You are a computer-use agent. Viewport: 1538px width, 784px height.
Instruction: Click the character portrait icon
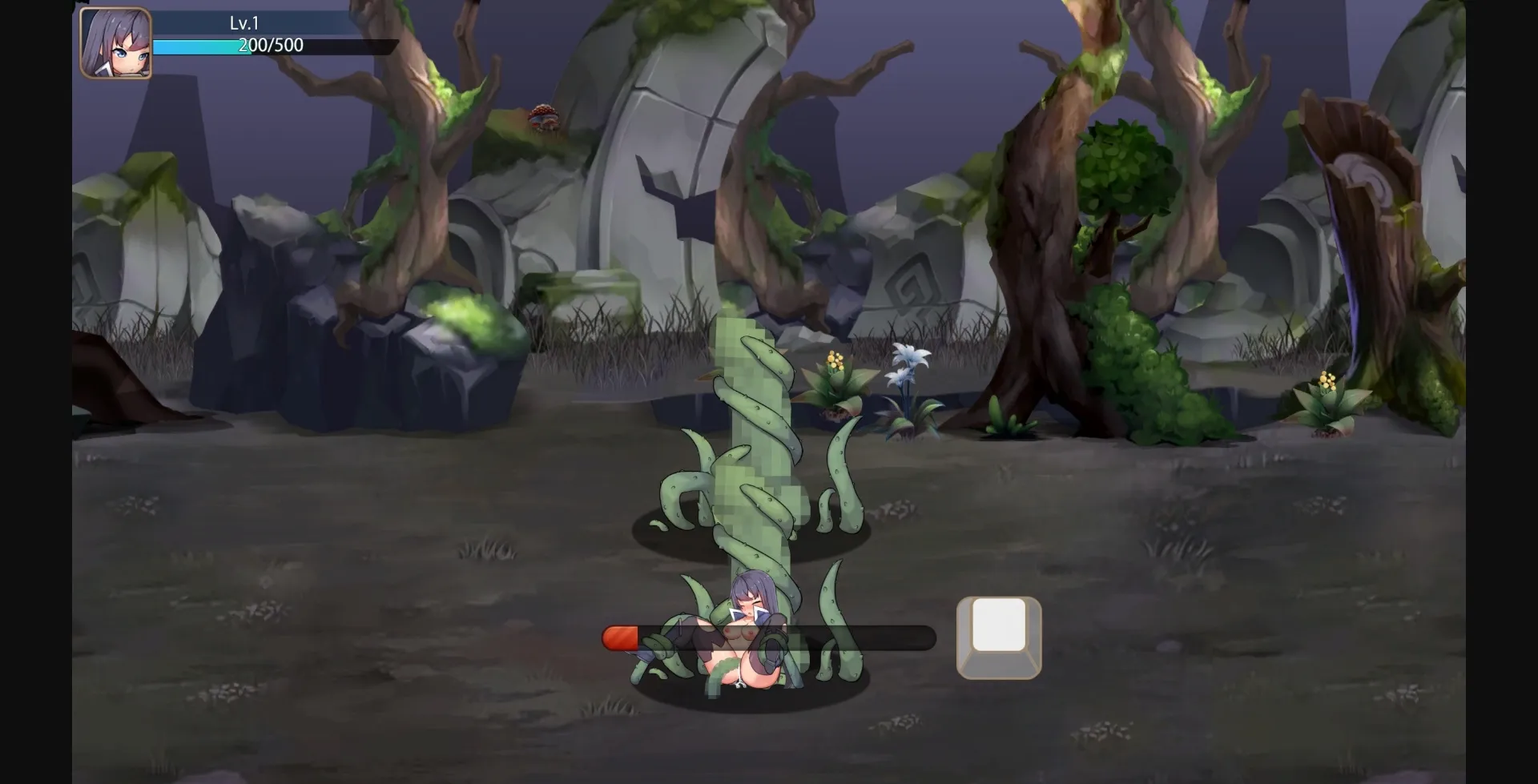116,44
